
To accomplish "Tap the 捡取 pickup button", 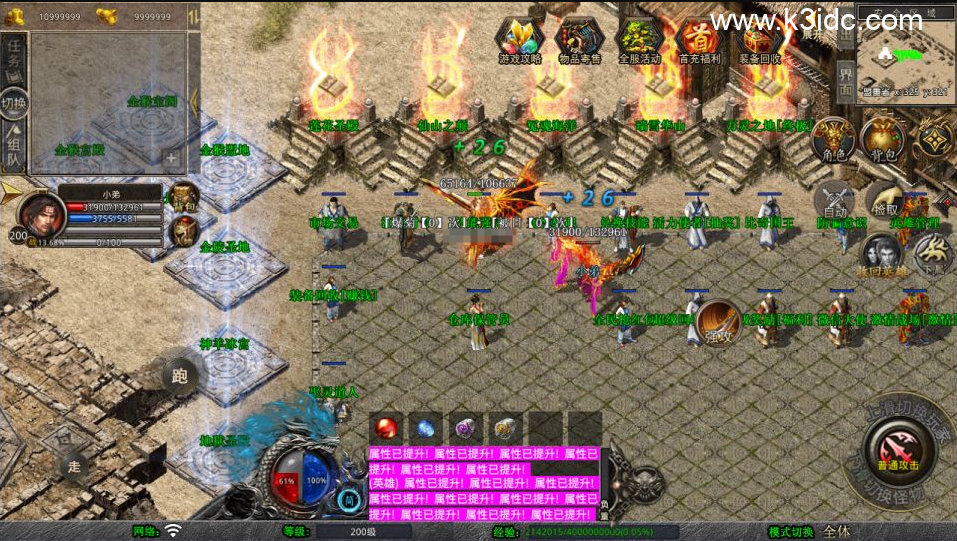I will coord(885,200).
